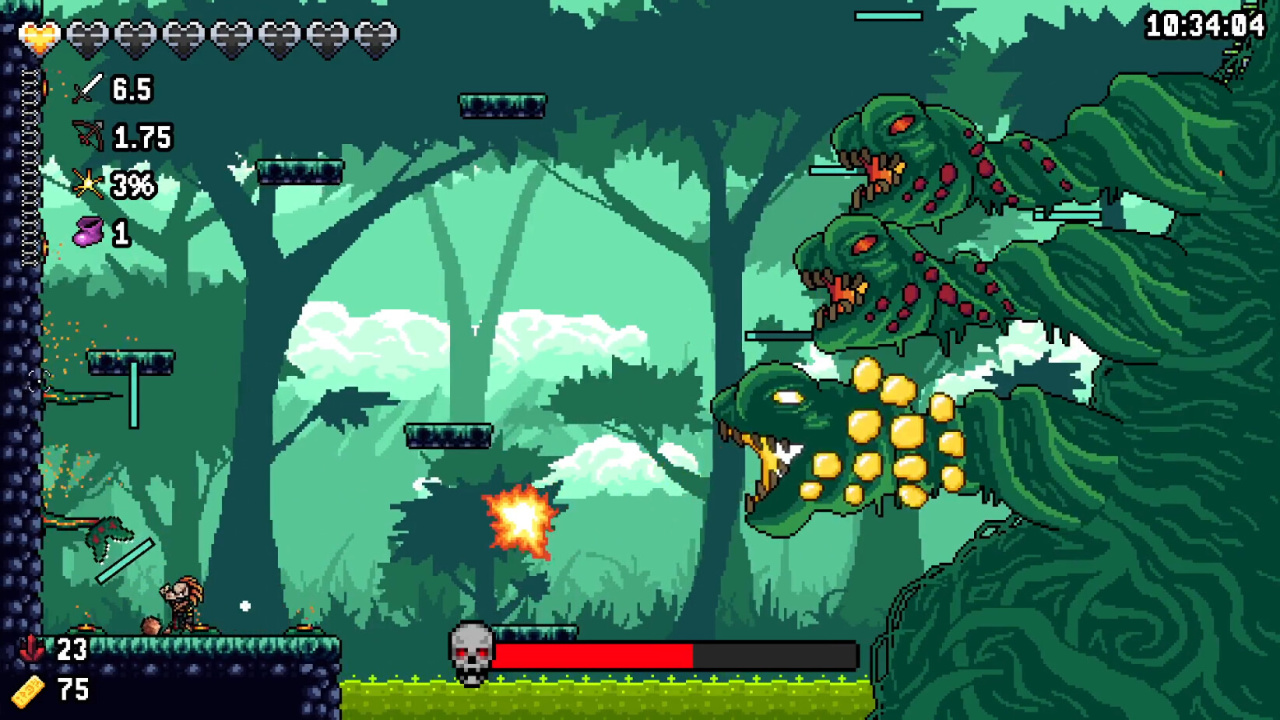
Task: Click the sword melee damage icon
Action: pos(88,89)
